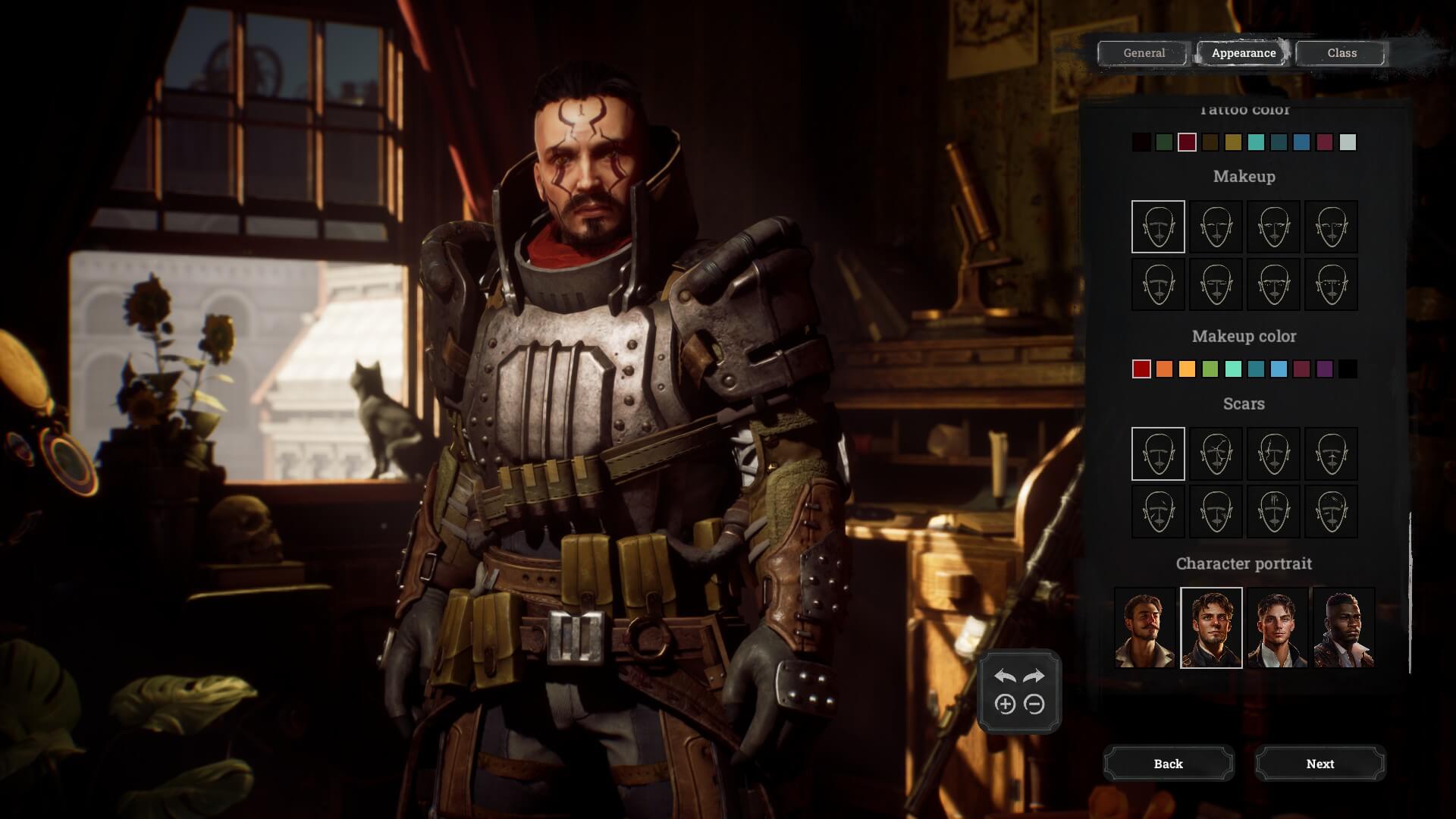Go to the Next step
1456x819 pixels.
(x=1319, y=764)
